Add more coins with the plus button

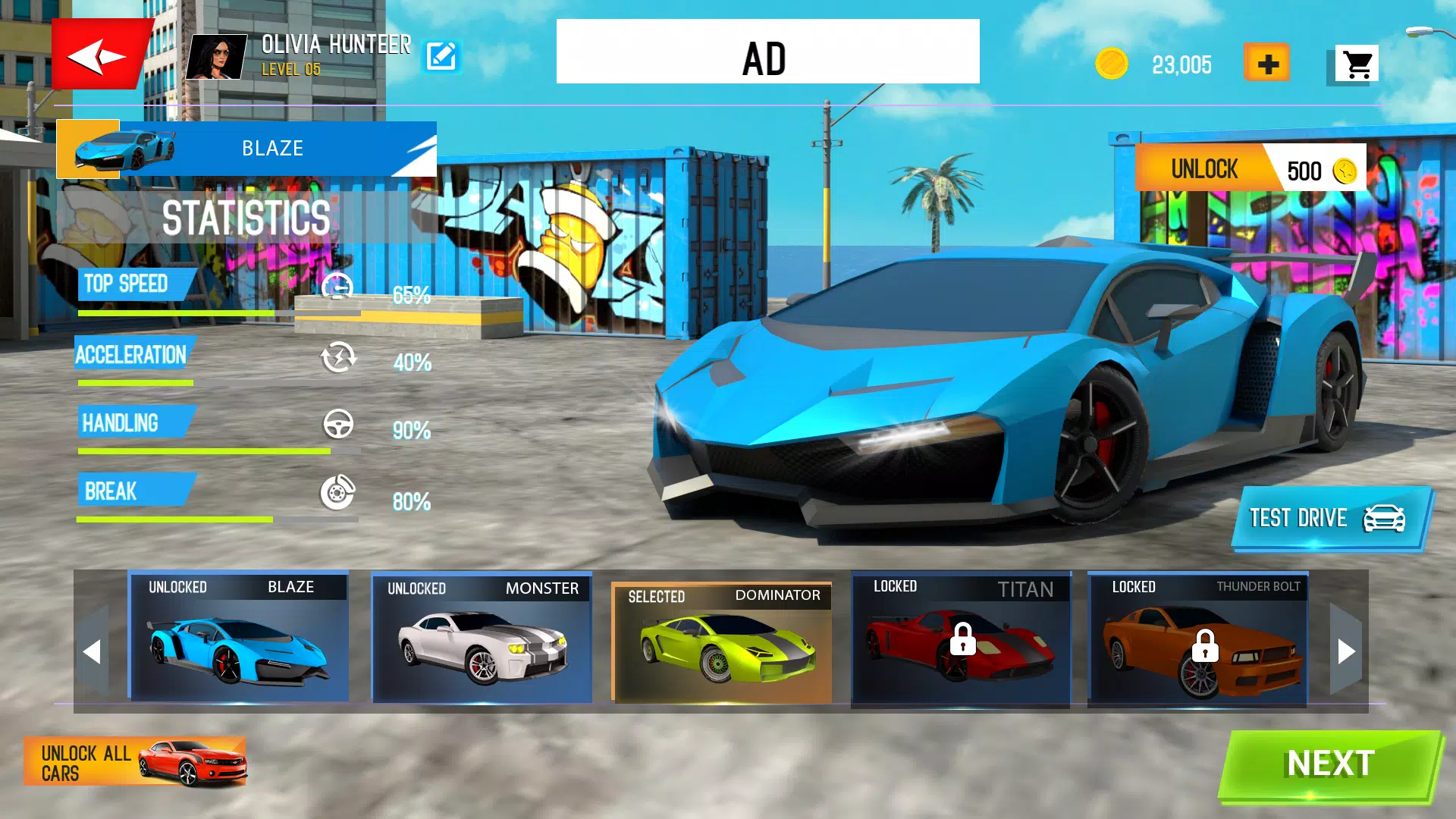(1266, 64)
